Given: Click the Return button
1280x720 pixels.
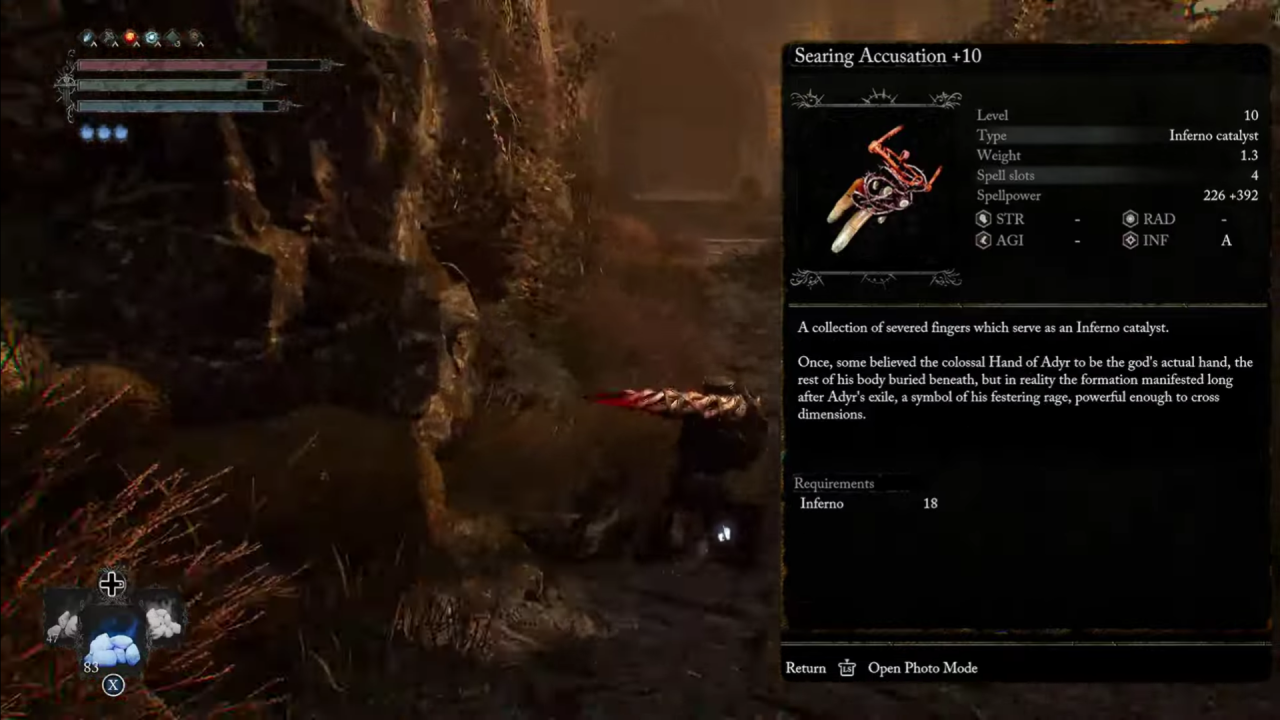Looking at the screenshot, I should [805, 668].
